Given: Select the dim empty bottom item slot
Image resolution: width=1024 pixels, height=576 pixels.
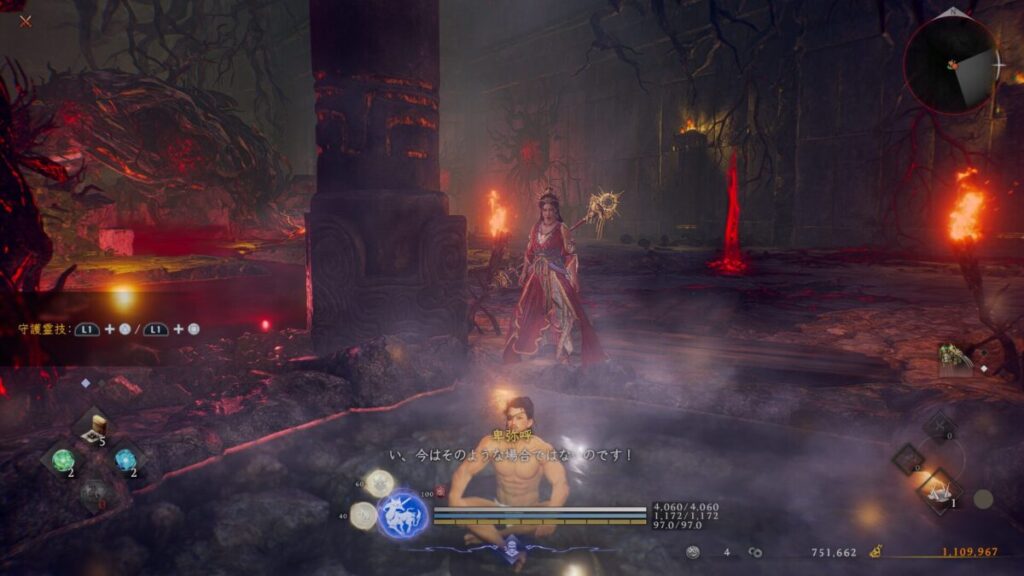Looking at the screenshot, I should coord(94,491).
